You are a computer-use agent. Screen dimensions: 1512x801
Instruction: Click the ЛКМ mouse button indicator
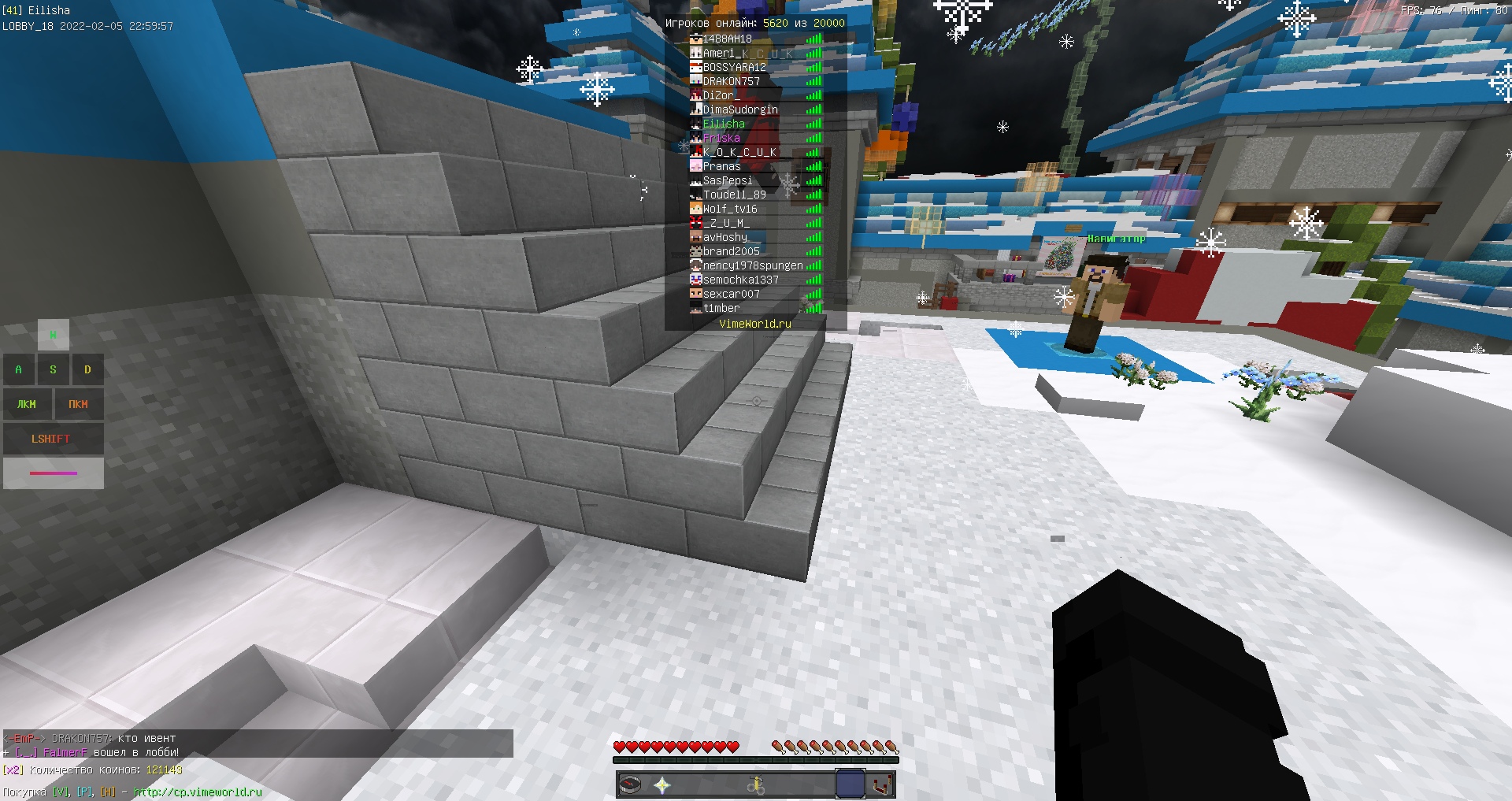click(27, 403)
